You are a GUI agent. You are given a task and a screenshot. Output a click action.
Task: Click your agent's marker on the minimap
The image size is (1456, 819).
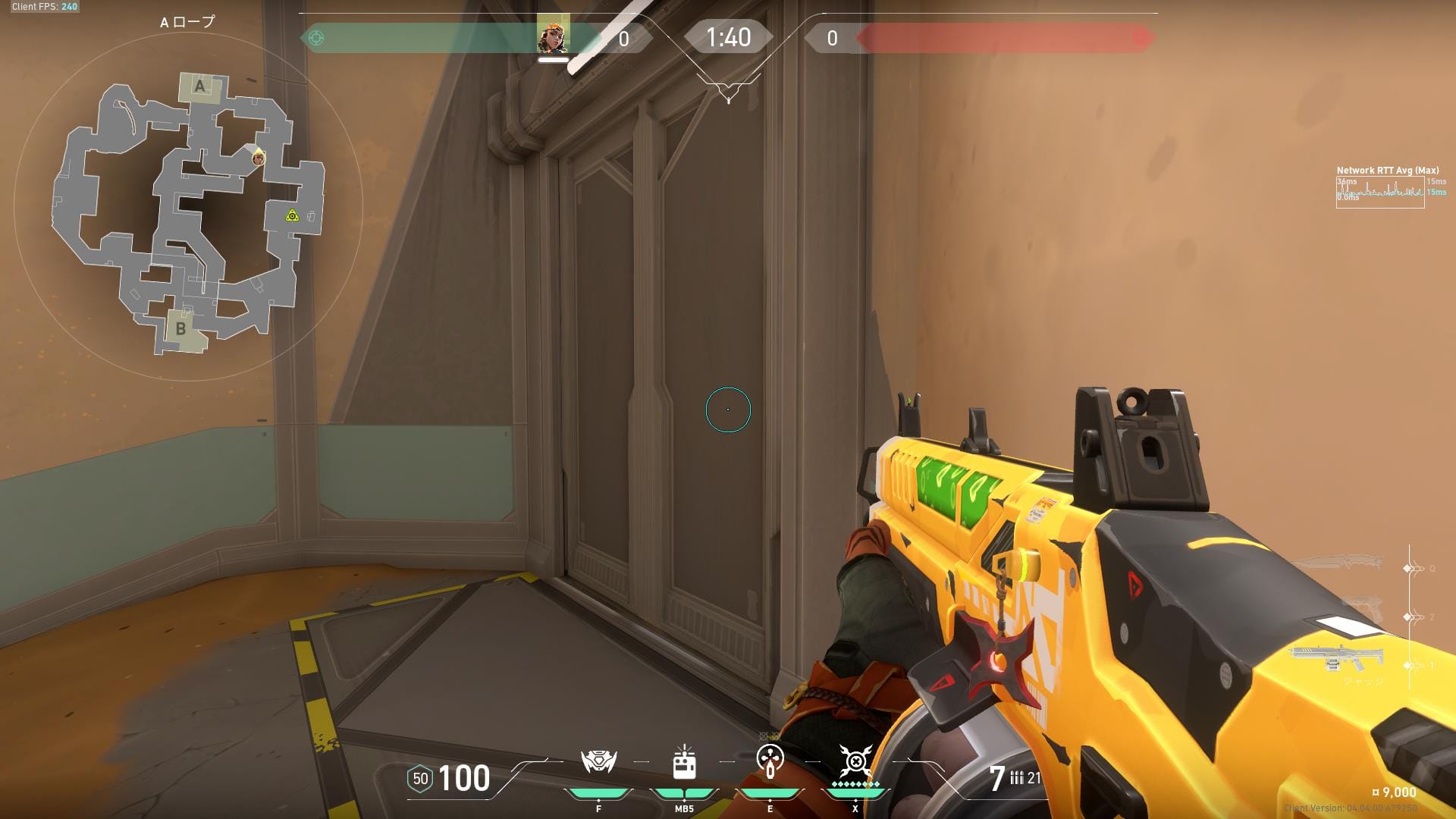pyautogui.click(x=259, y=158)
